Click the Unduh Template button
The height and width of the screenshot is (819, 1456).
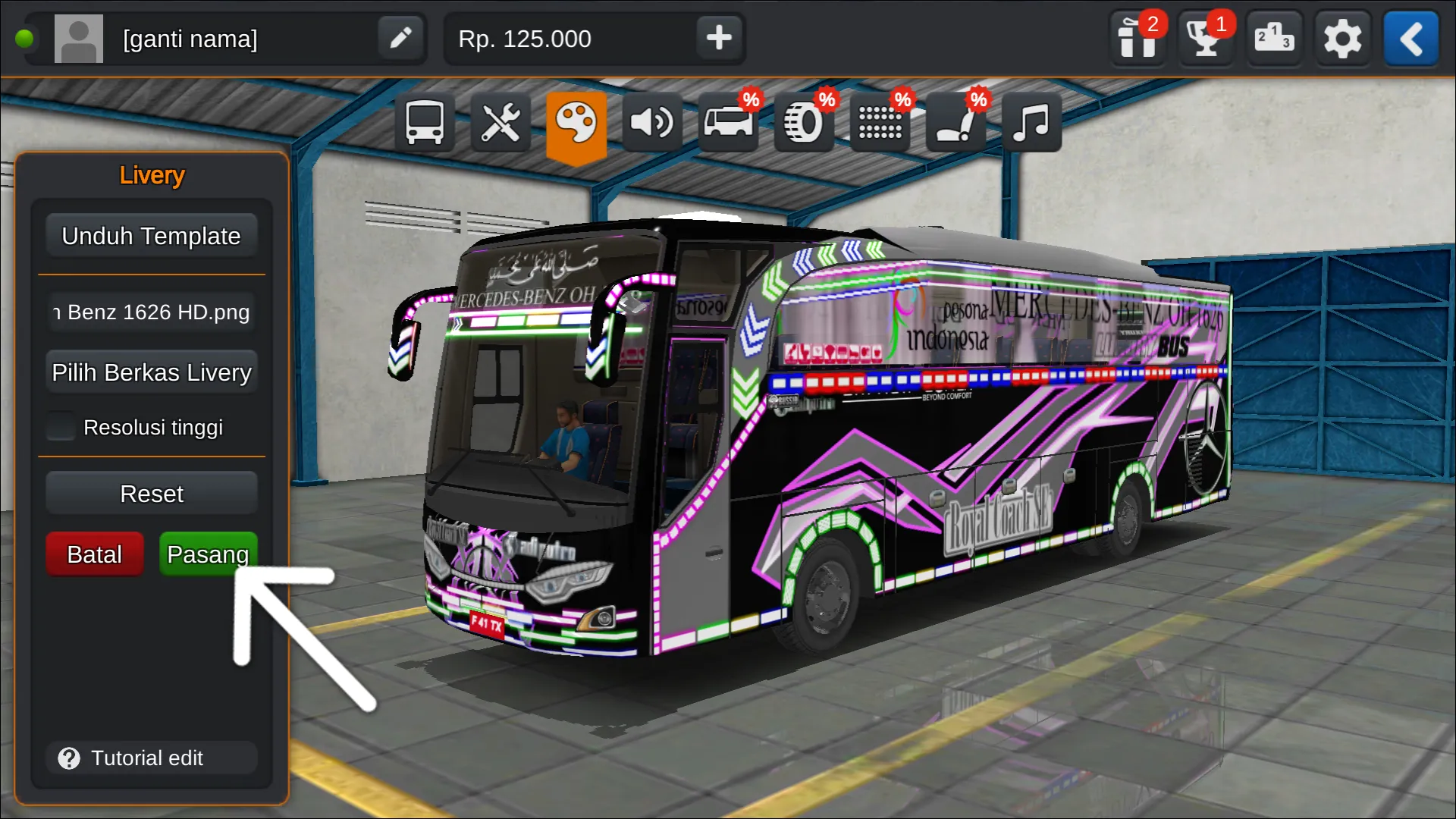pyautogui.click(x=151, y=236)
